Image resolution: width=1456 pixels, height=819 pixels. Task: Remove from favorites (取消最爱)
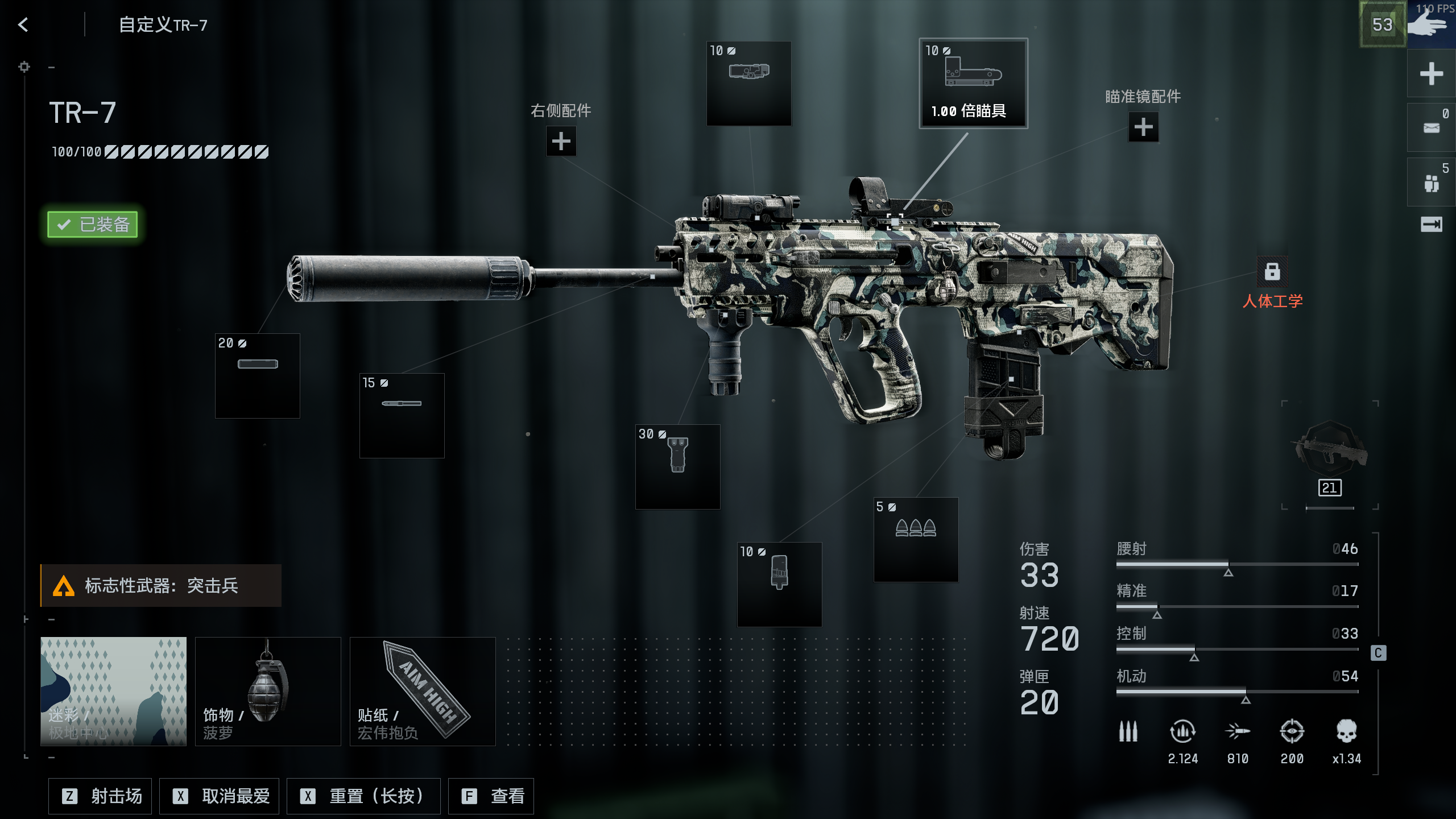click(219, 796)
